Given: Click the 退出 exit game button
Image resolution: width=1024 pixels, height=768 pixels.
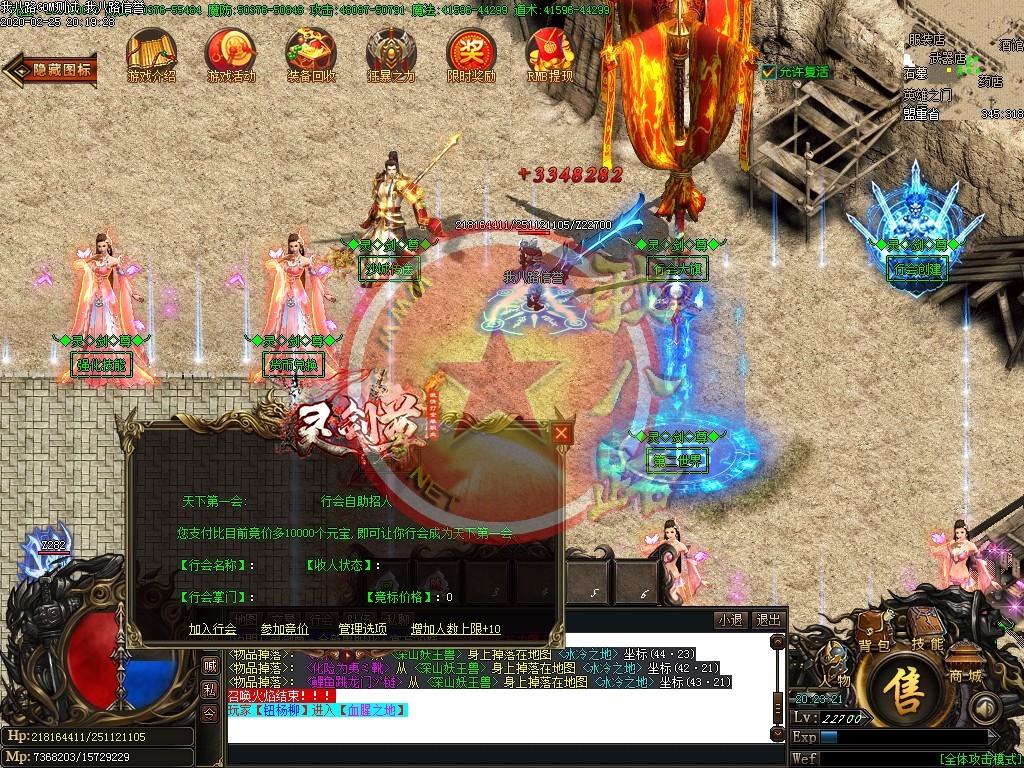Looking at the screenshot, I should click(767, 620).
